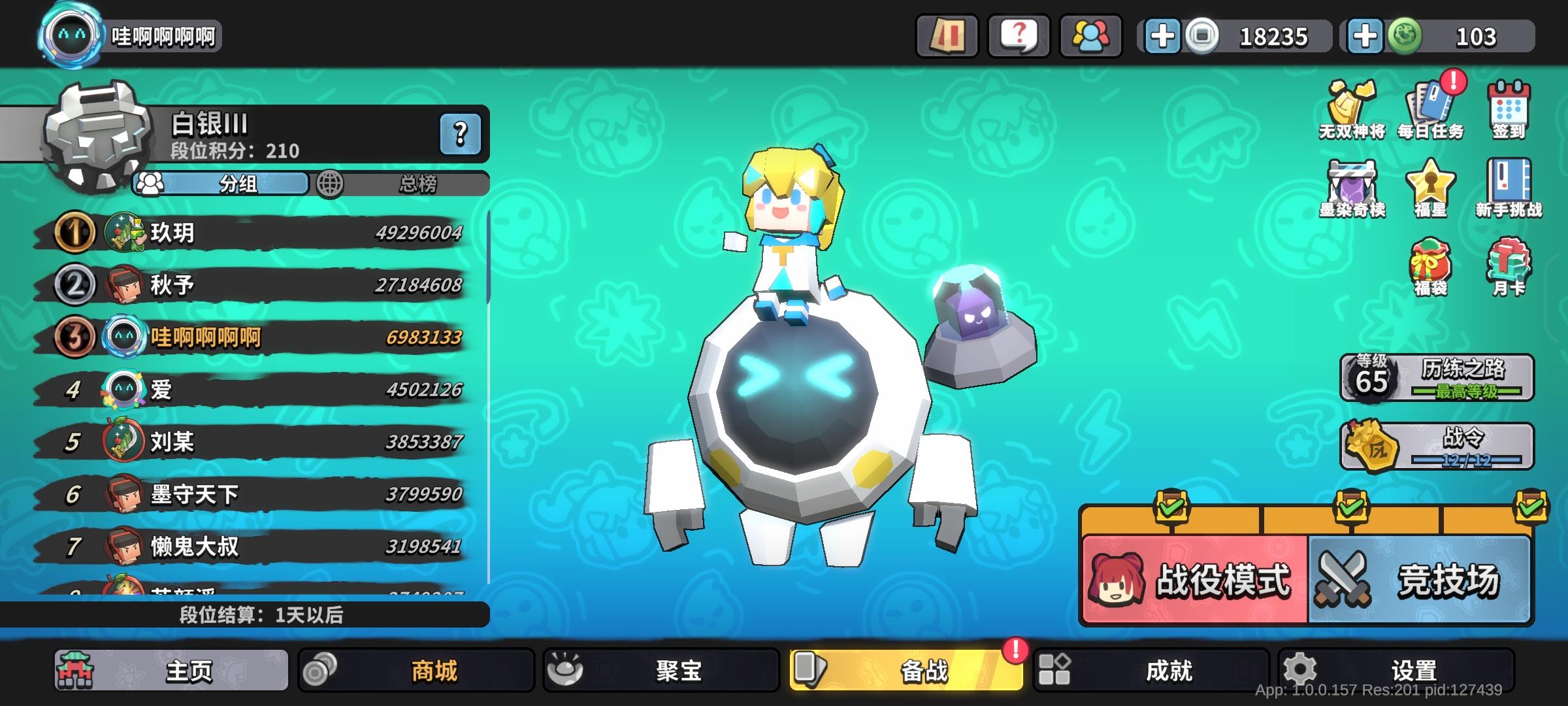Click the friends social icon in top bar
Image resolution: width=1568 pixels, height=706 pixels.
point(1088,37)
